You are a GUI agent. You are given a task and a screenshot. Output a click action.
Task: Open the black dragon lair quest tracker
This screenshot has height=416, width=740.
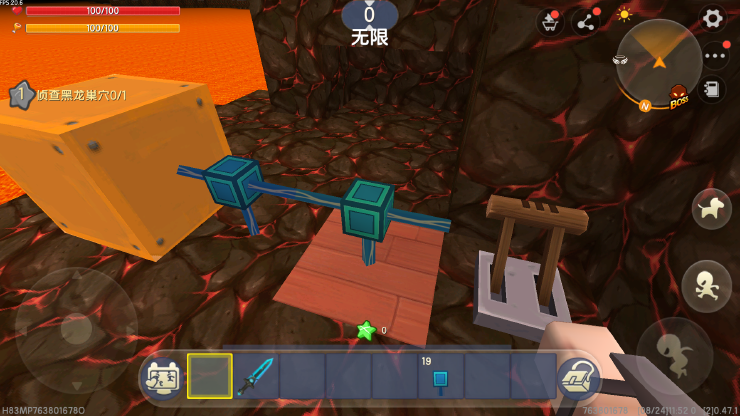75,95
